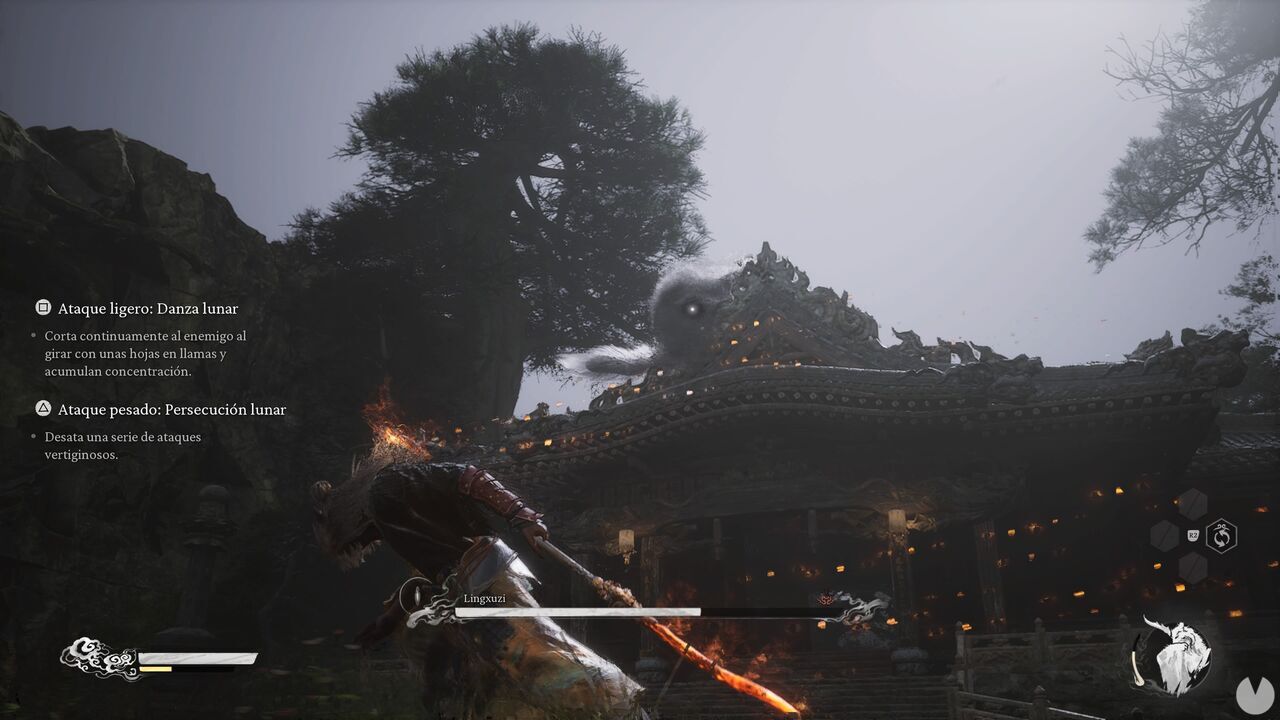Viewport: 1280px width, 720px height.
Task: Click the top empty hexagonal spell slot
Action: coord(1194,504)
